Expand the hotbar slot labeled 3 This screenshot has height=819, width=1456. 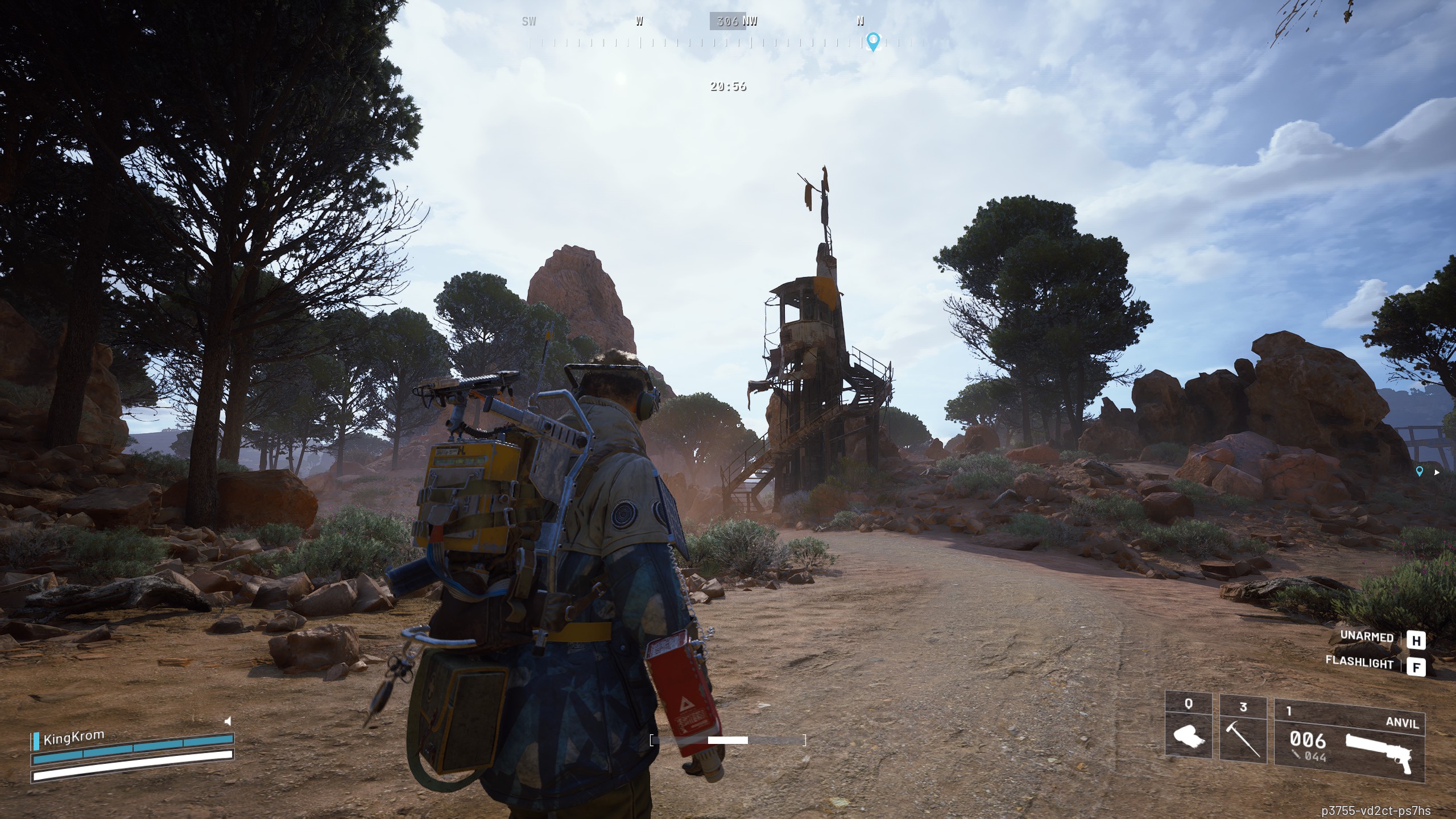pyautogui.click(x=1243, y=728)
